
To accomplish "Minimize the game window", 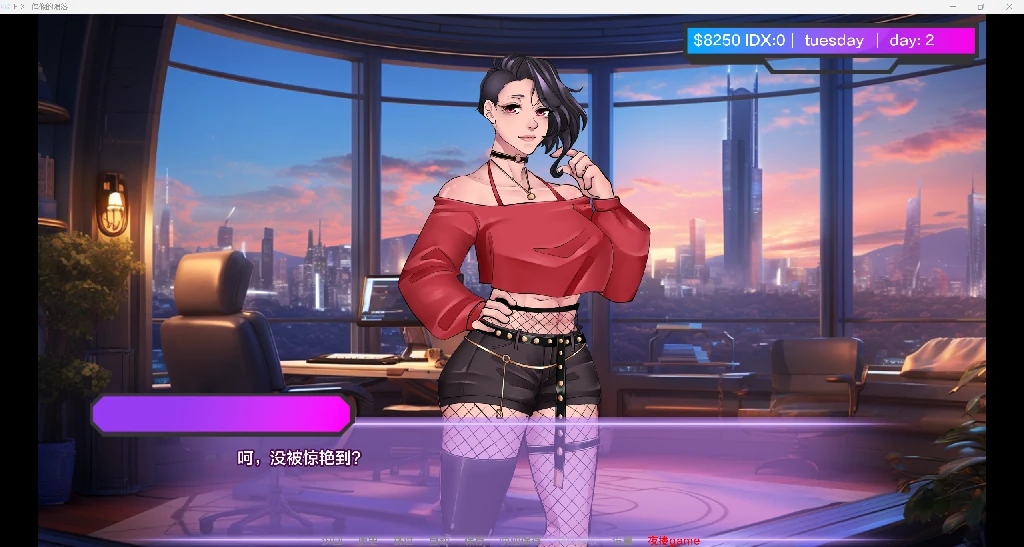I will point(953,6).
